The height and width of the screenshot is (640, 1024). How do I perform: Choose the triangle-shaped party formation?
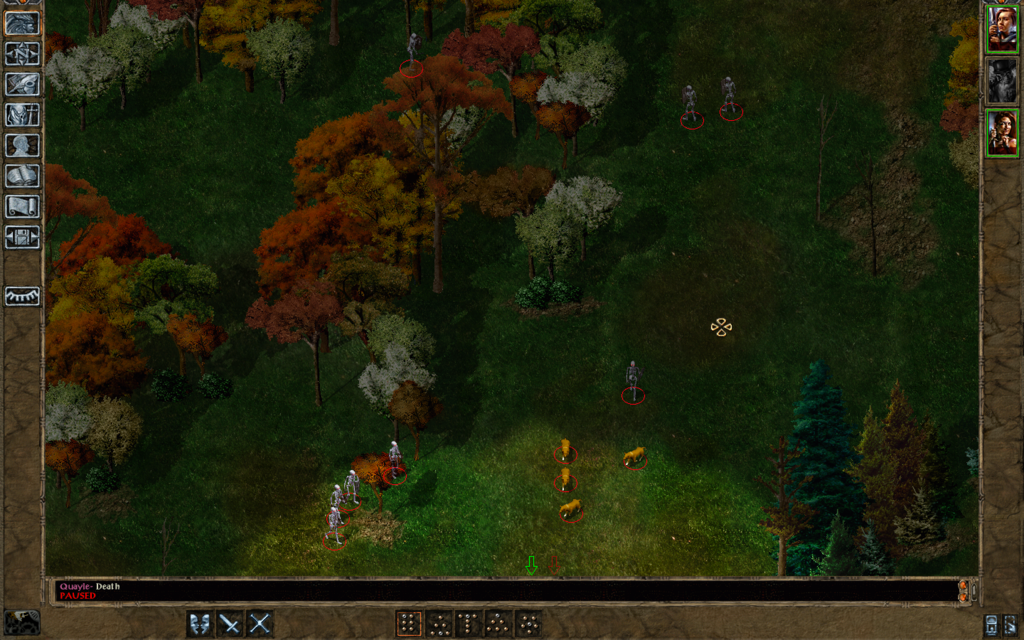pos(497,624)
